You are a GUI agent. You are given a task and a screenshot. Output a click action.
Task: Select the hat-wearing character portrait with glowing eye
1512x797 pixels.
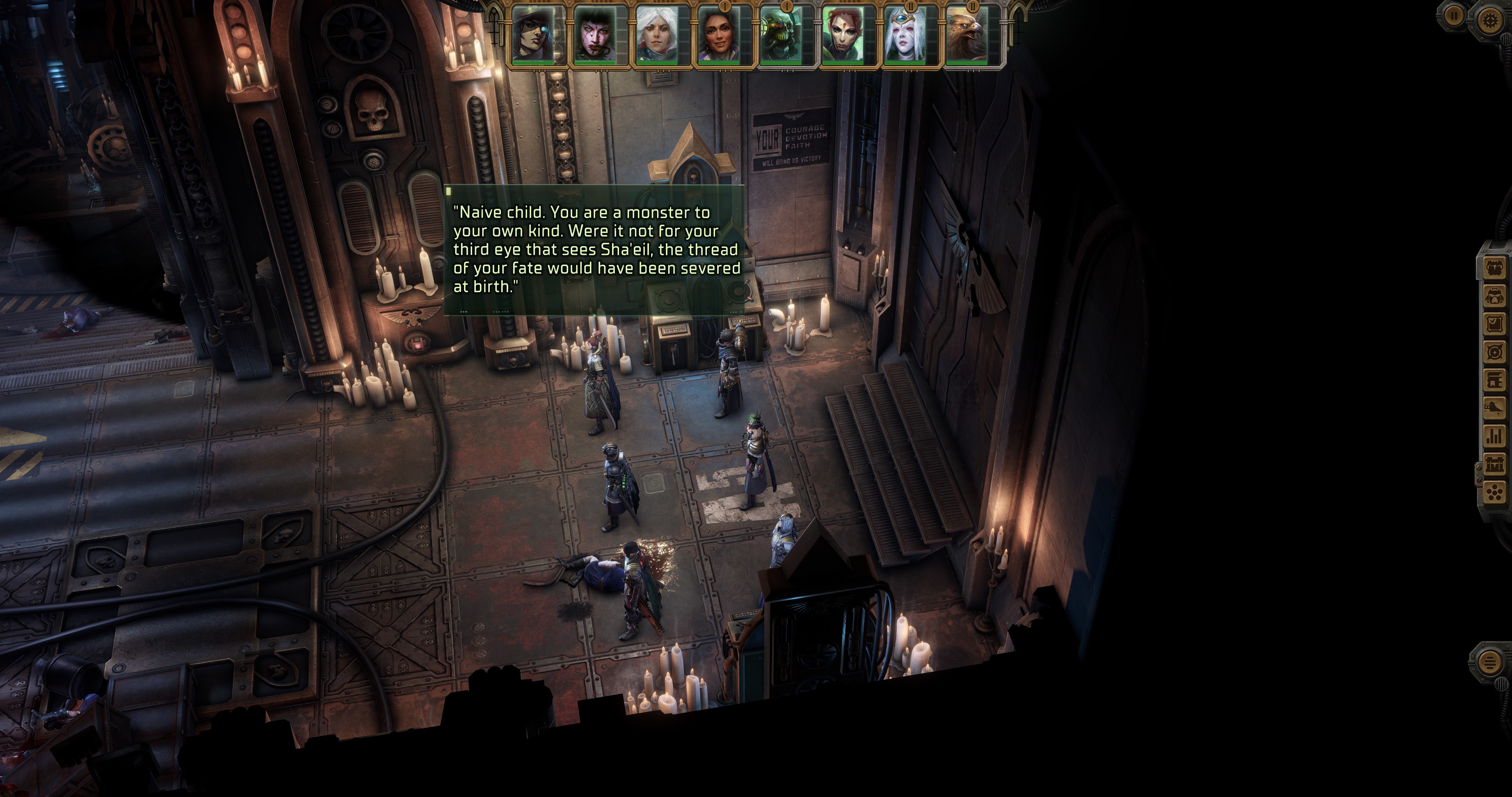(x=538, y=35)
